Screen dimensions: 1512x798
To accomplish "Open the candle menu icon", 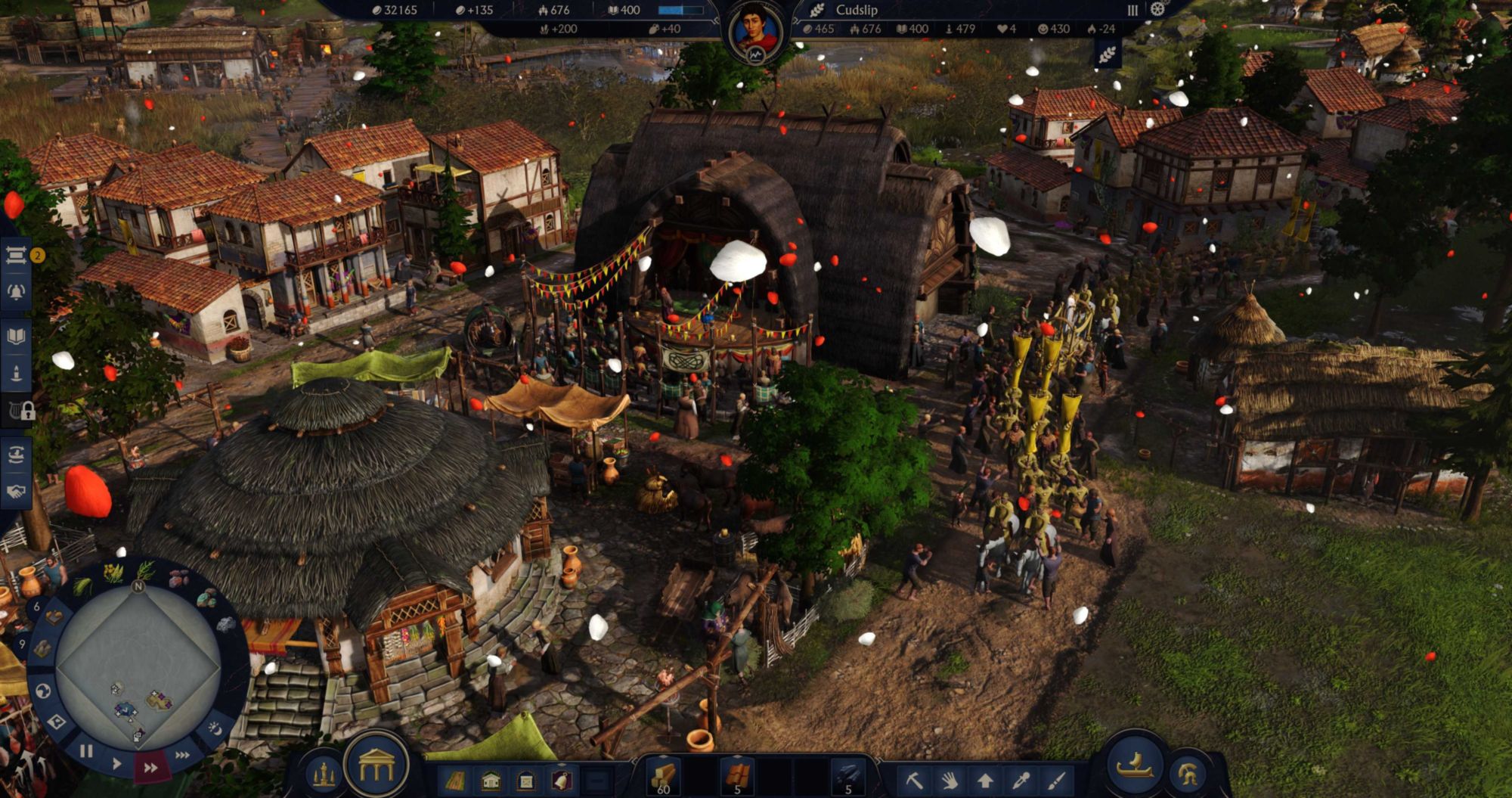I will point(17,374).
